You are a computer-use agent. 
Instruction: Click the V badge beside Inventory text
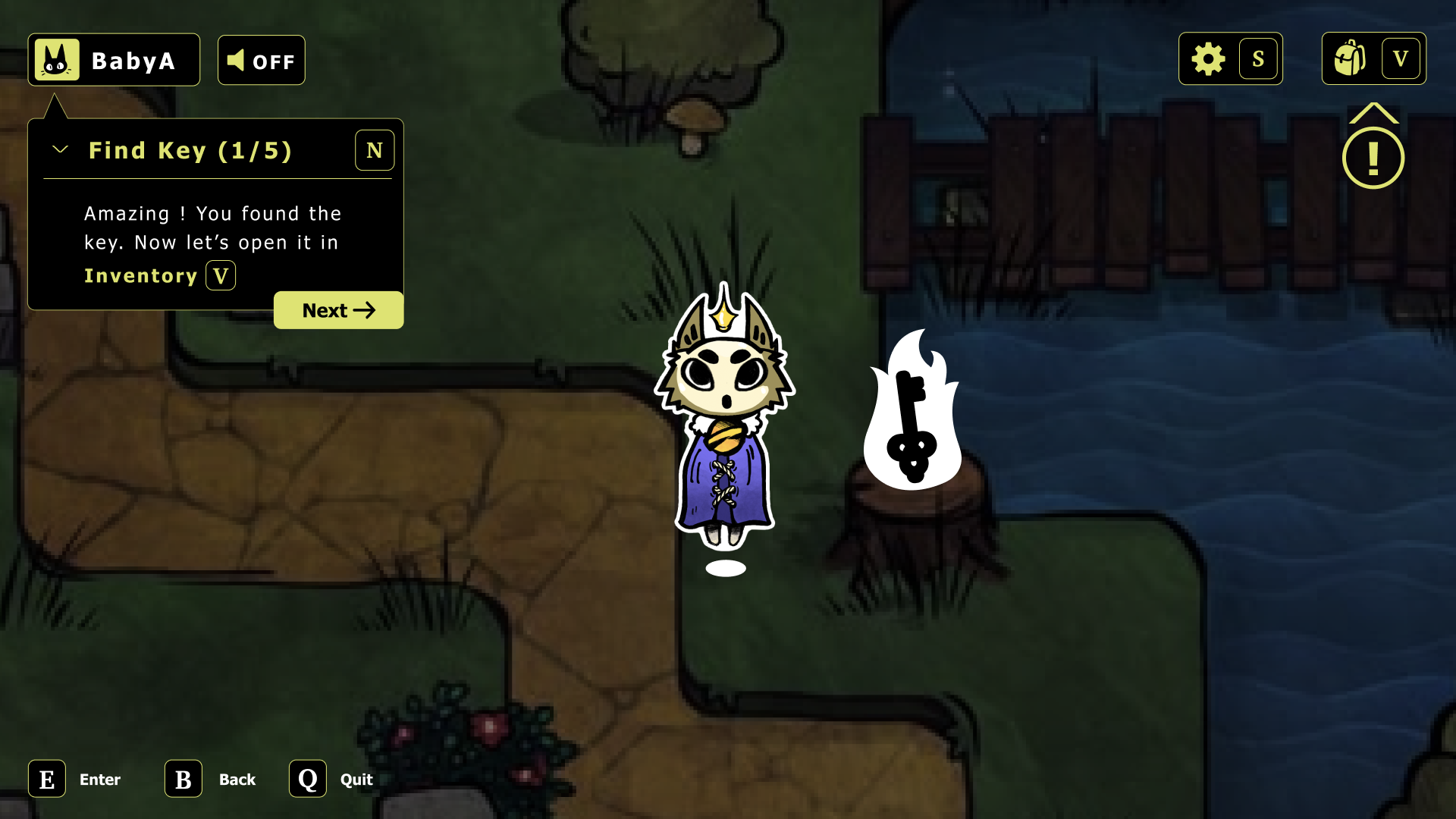click(221, 275)
